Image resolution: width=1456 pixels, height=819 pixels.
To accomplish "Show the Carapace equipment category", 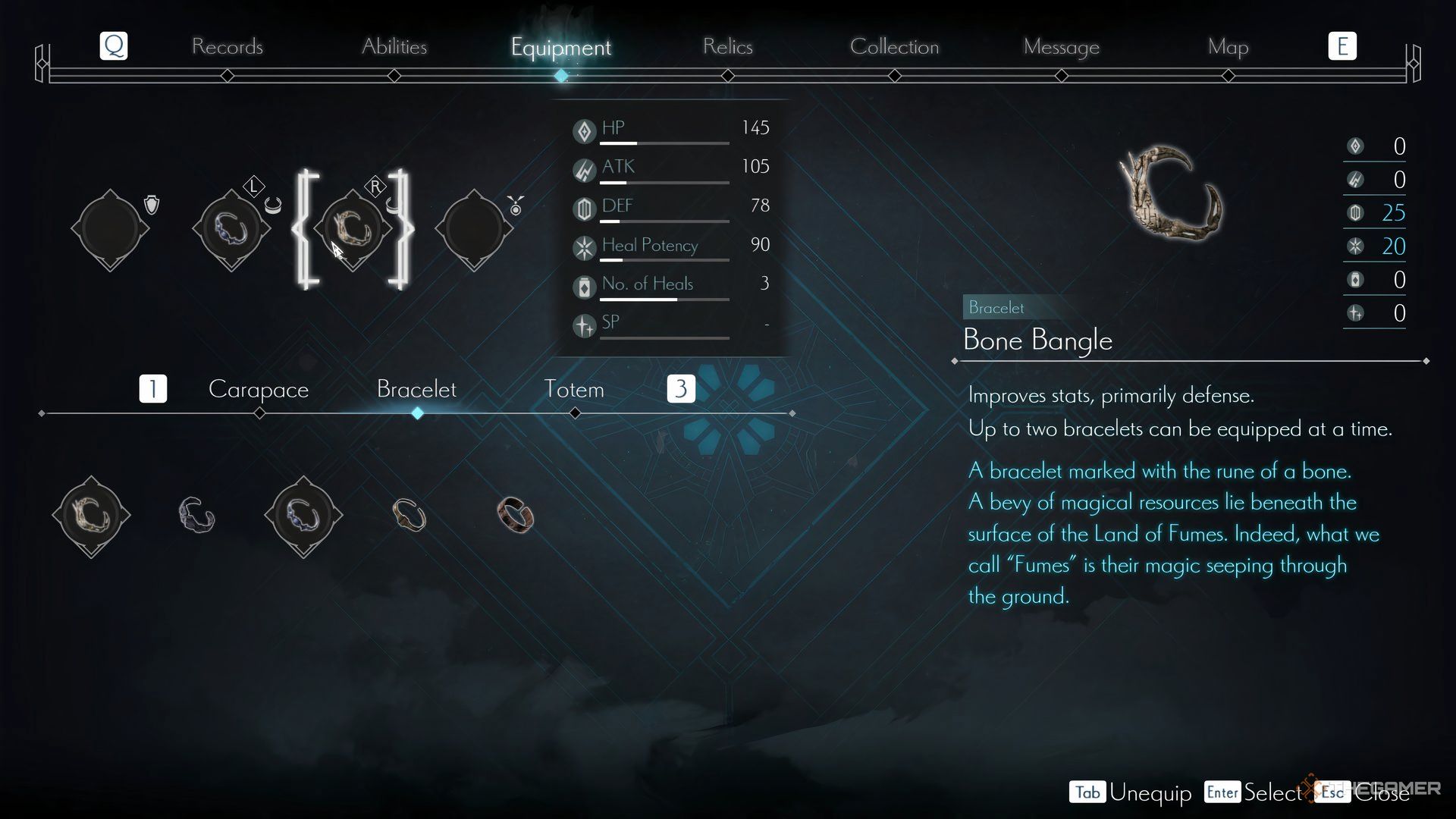I will point(259,390).
